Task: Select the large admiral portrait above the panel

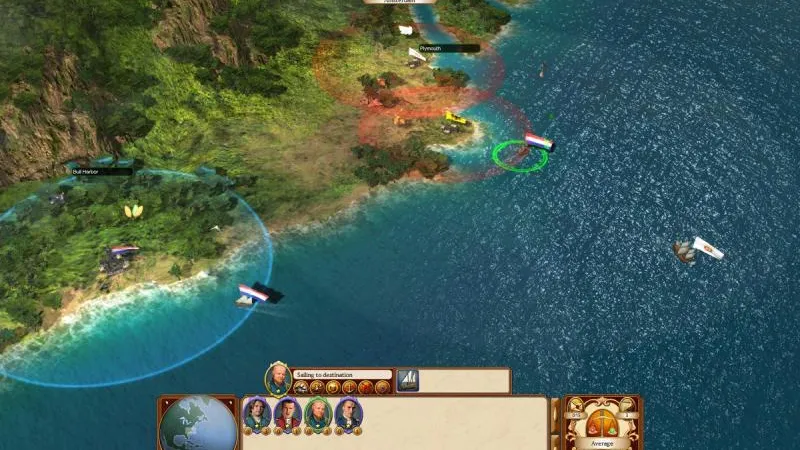Action: click(277, 378)
